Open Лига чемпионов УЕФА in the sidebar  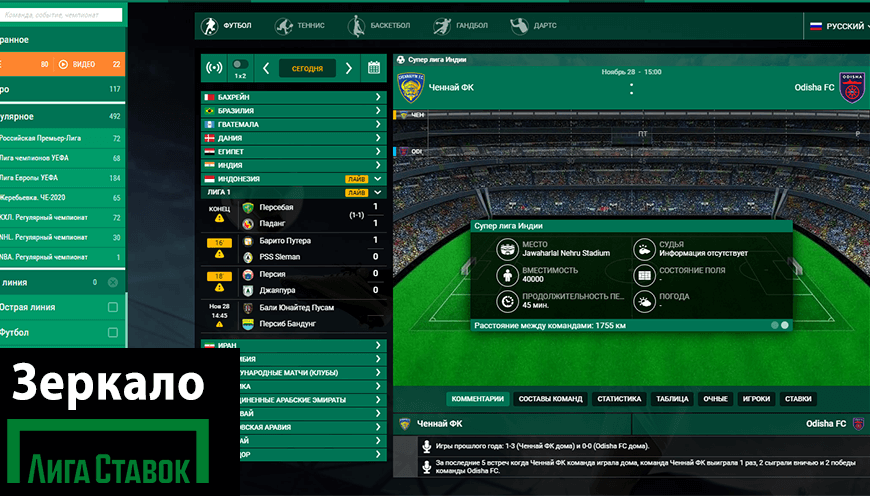tap(60, 158)
